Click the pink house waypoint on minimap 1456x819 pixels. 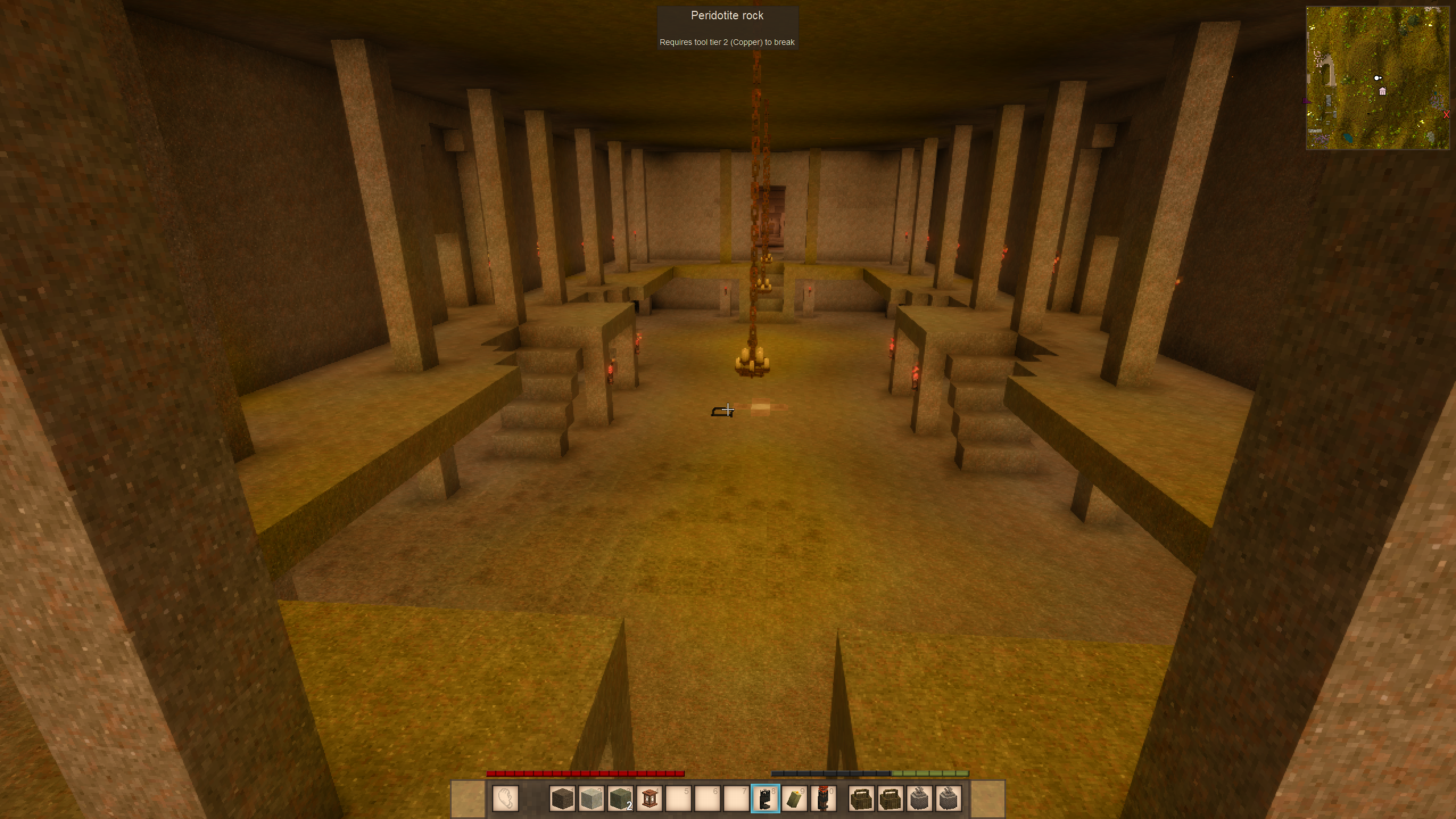(x=1383, y=92)
